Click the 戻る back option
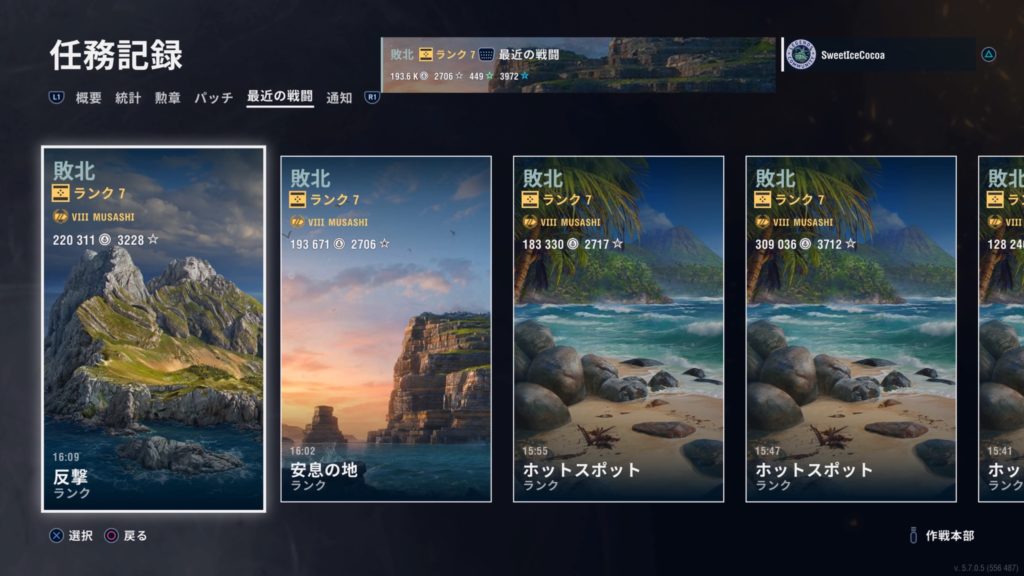 coord(126,536)
